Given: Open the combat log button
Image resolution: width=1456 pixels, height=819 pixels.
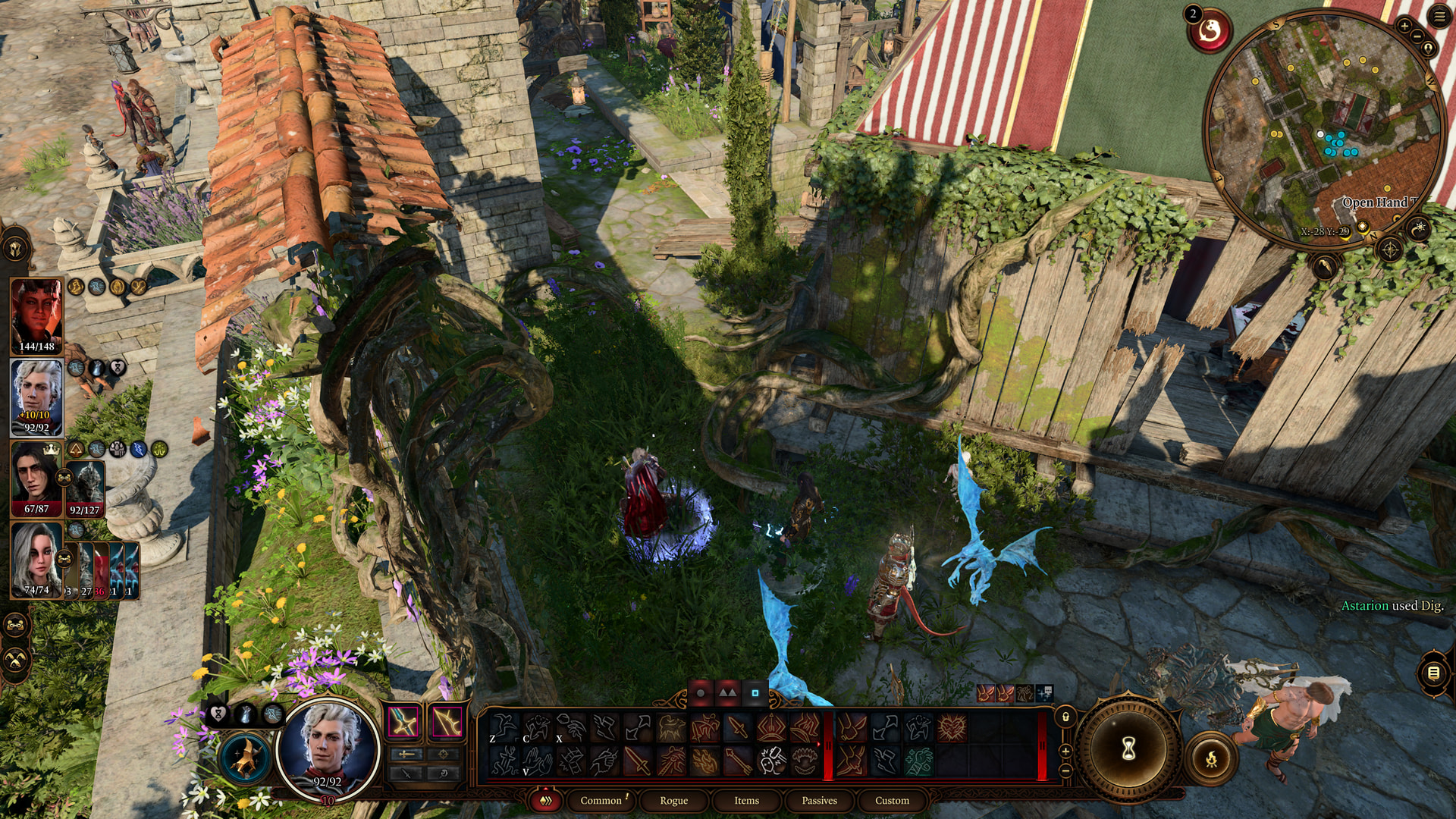Looking at the screenshot, I should coord(1433,673).
